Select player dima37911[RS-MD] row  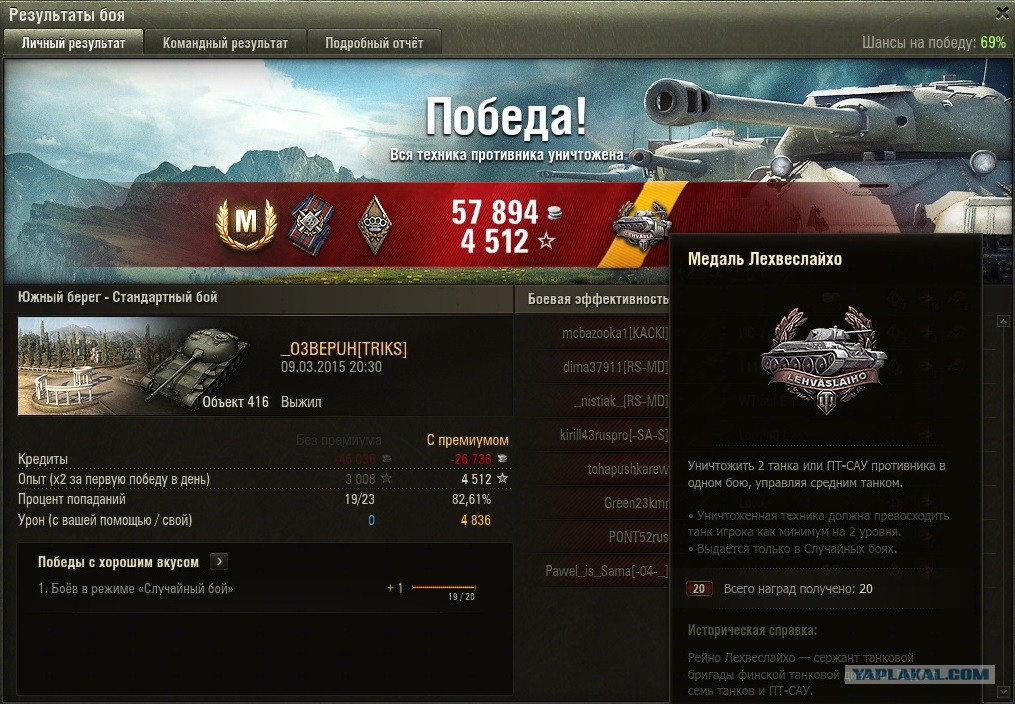[x=614, y=367]
